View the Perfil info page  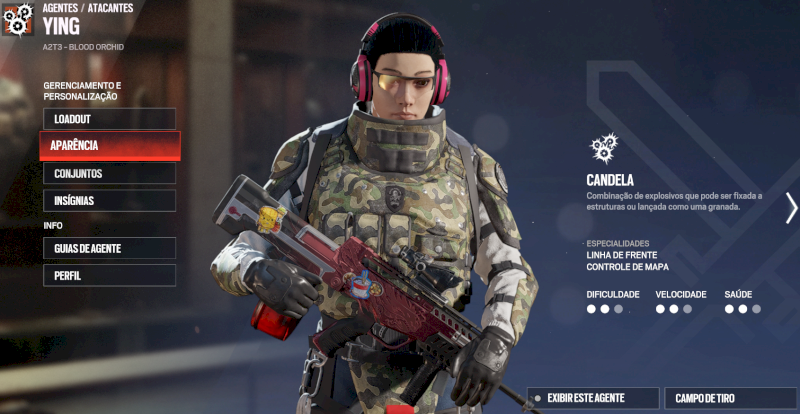click(x=109, y=275)
